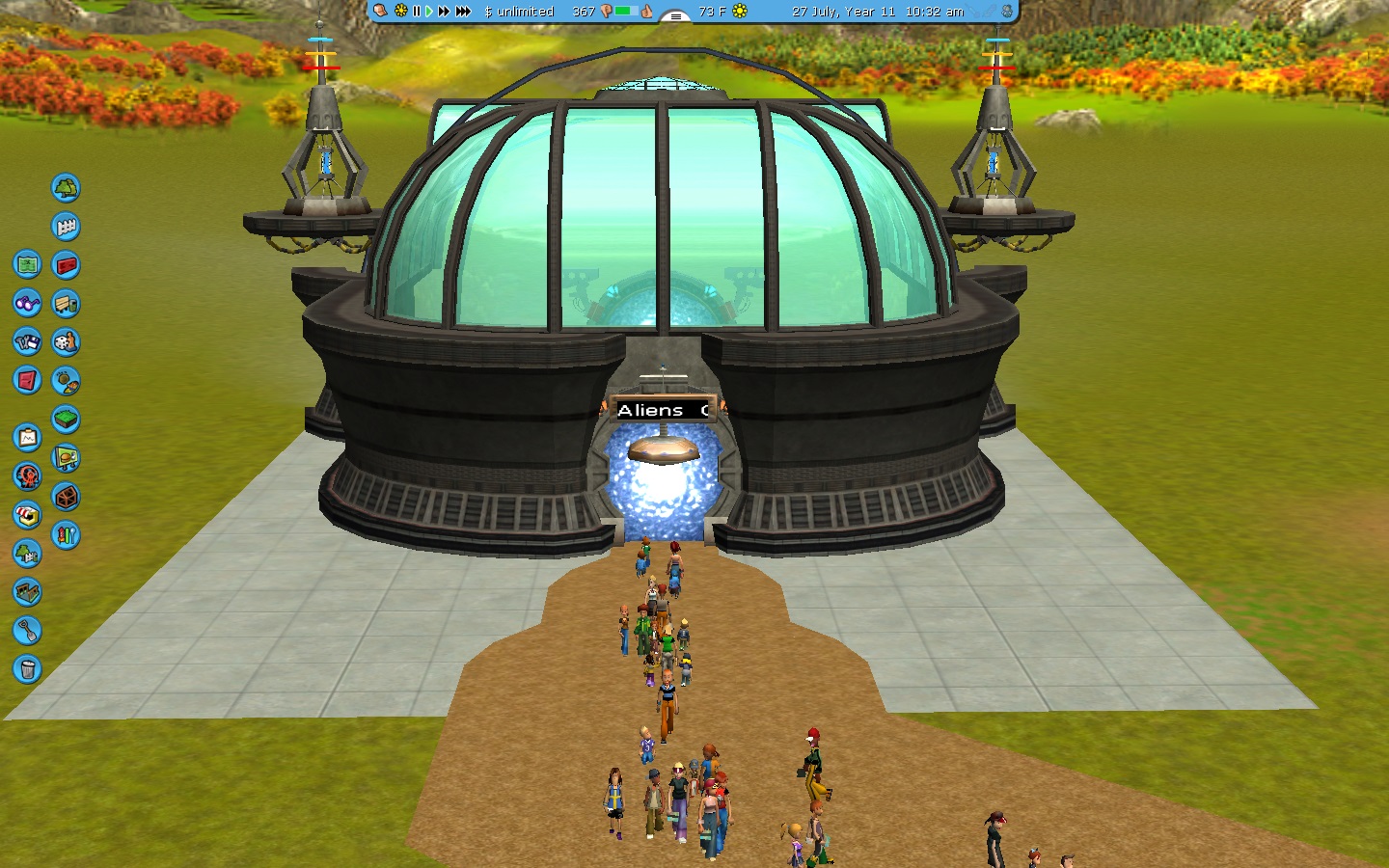Pause the game
The height and width of the screenshot is (868, 1389).
417,12
